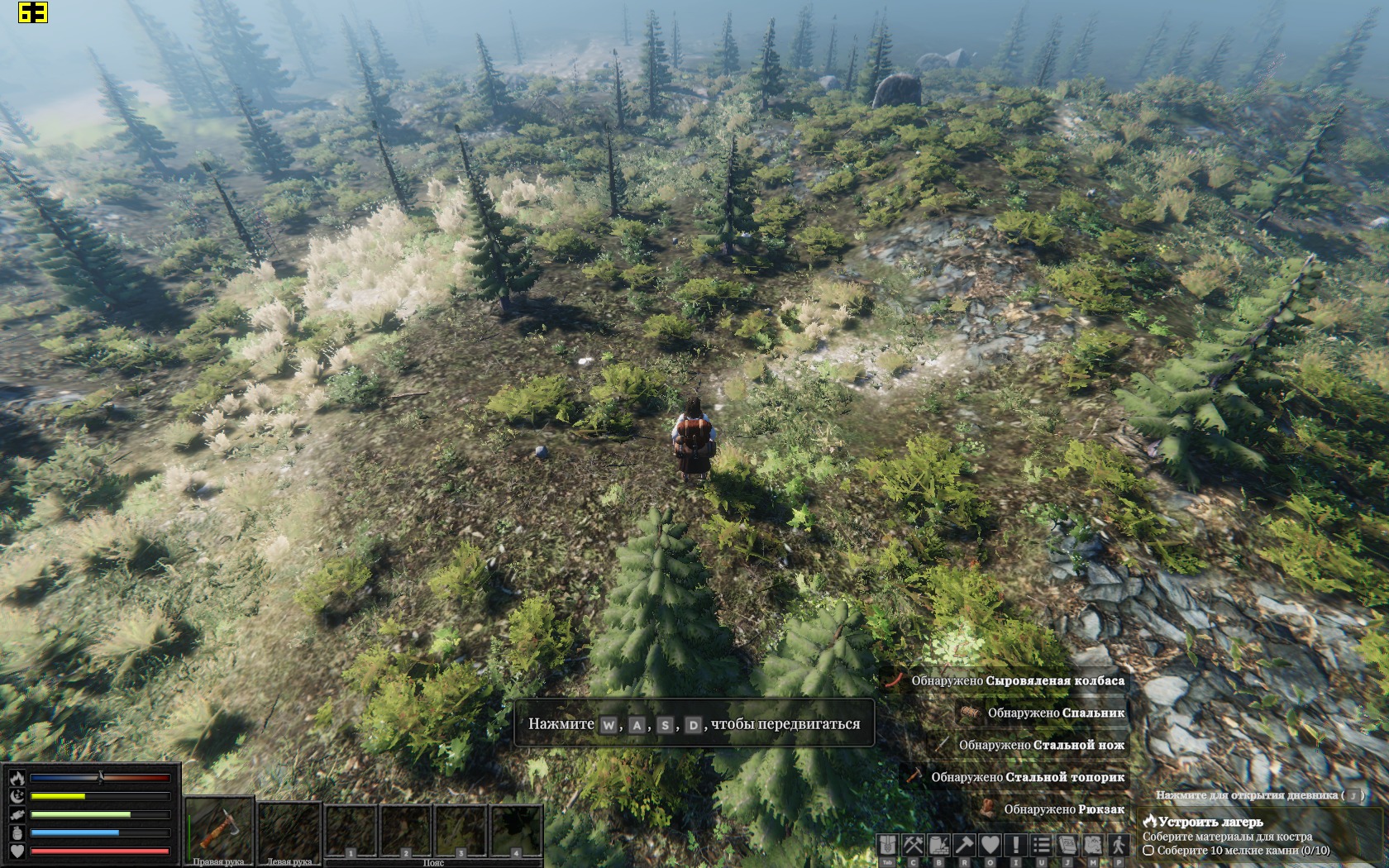This screenshot has height=868, width=1389.
Task: Click the 'Обнаружено Спальник' notification
Action: 1055,713
